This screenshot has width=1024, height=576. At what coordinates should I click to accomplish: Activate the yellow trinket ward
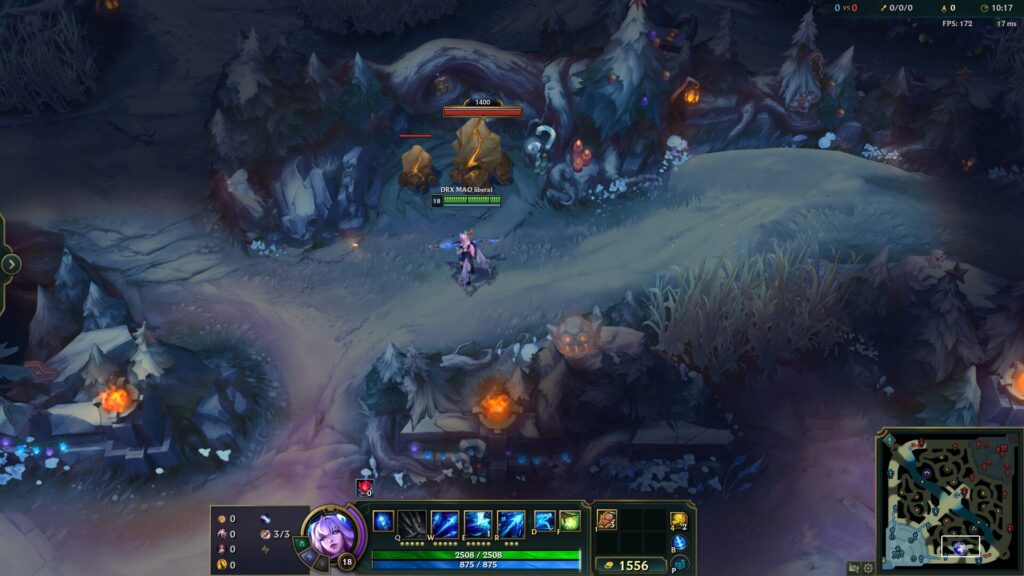(679, 520)
